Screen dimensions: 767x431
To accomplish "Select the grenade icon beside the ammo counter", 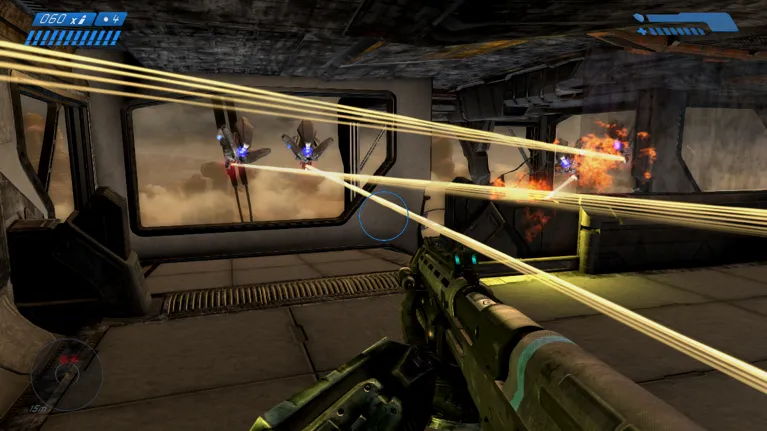I will click(107, 18).
